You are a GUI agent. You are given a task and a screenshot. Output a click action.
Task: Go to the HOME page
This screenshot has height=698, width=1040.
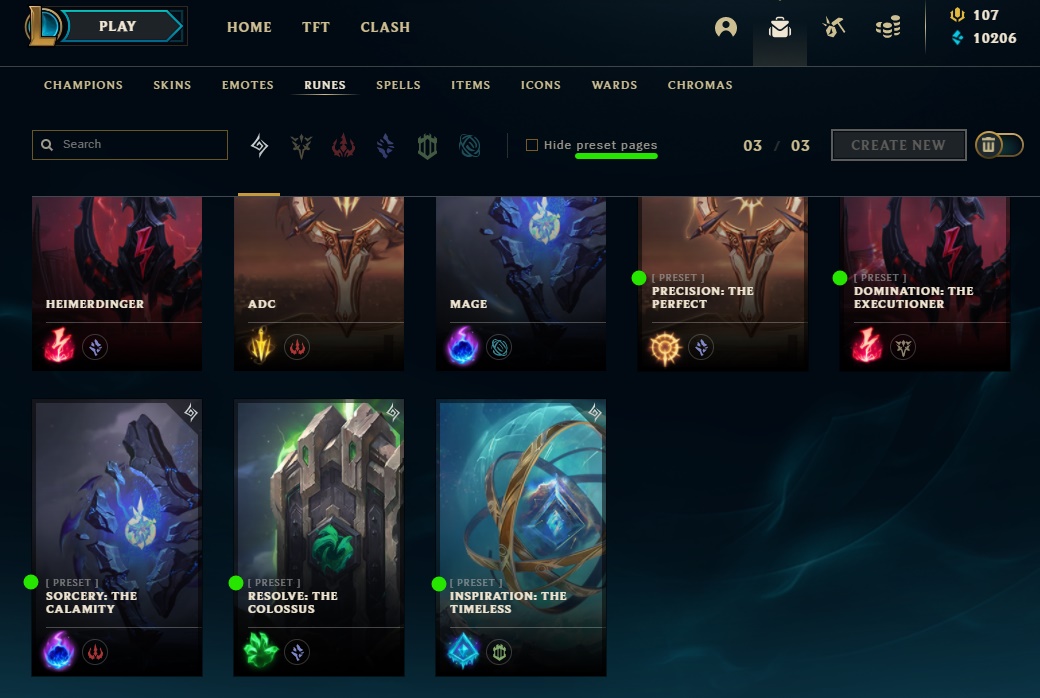point(249,27)
